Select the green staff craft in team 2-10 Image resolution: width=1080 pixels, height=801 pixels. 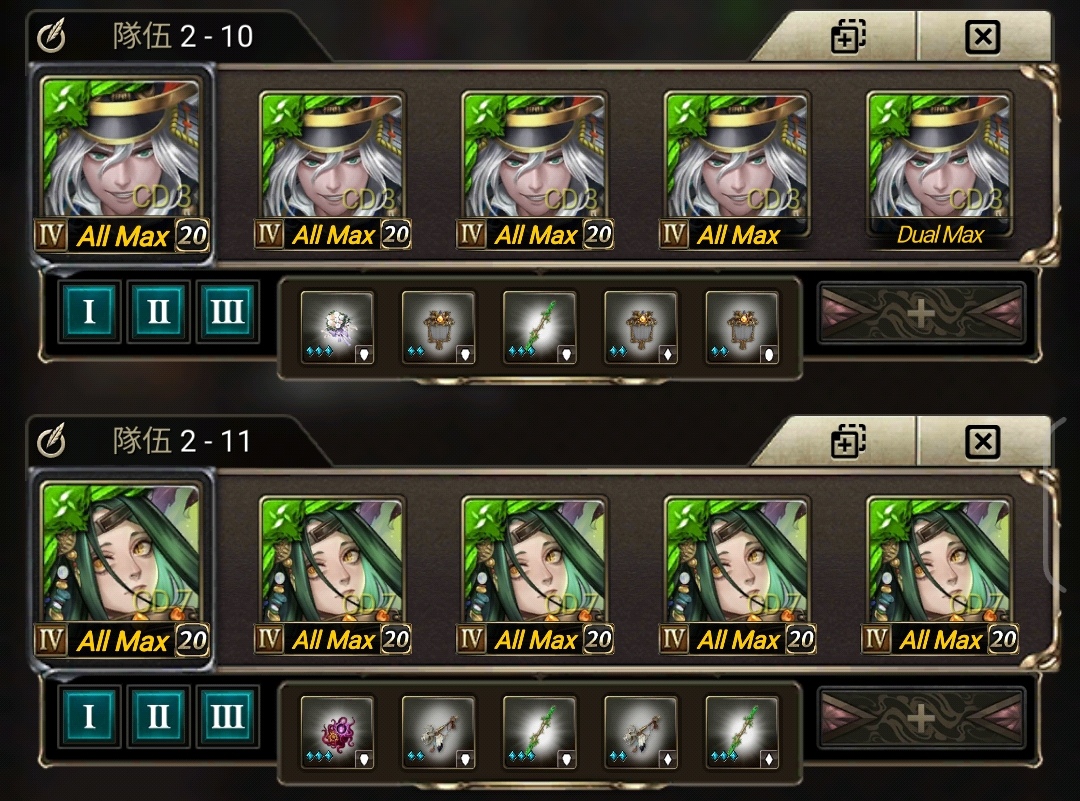[x=539, y=327]
